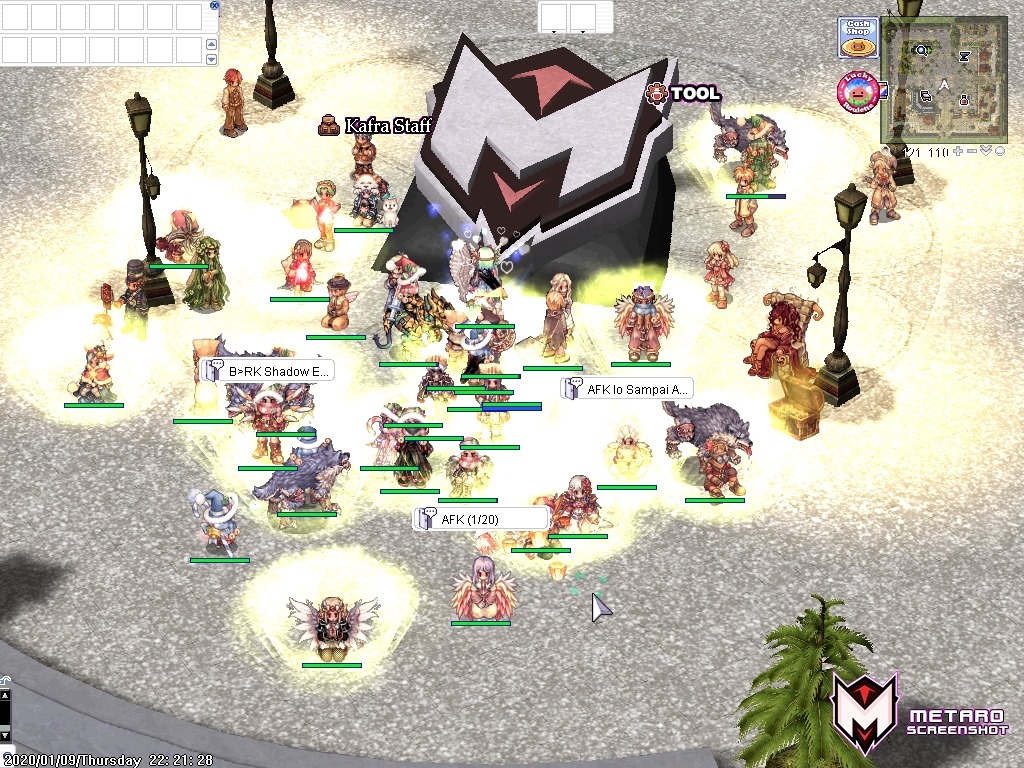Click the hotkey bar down arrow
This screenshot has width=1024, height=768.
click(211, 59)
